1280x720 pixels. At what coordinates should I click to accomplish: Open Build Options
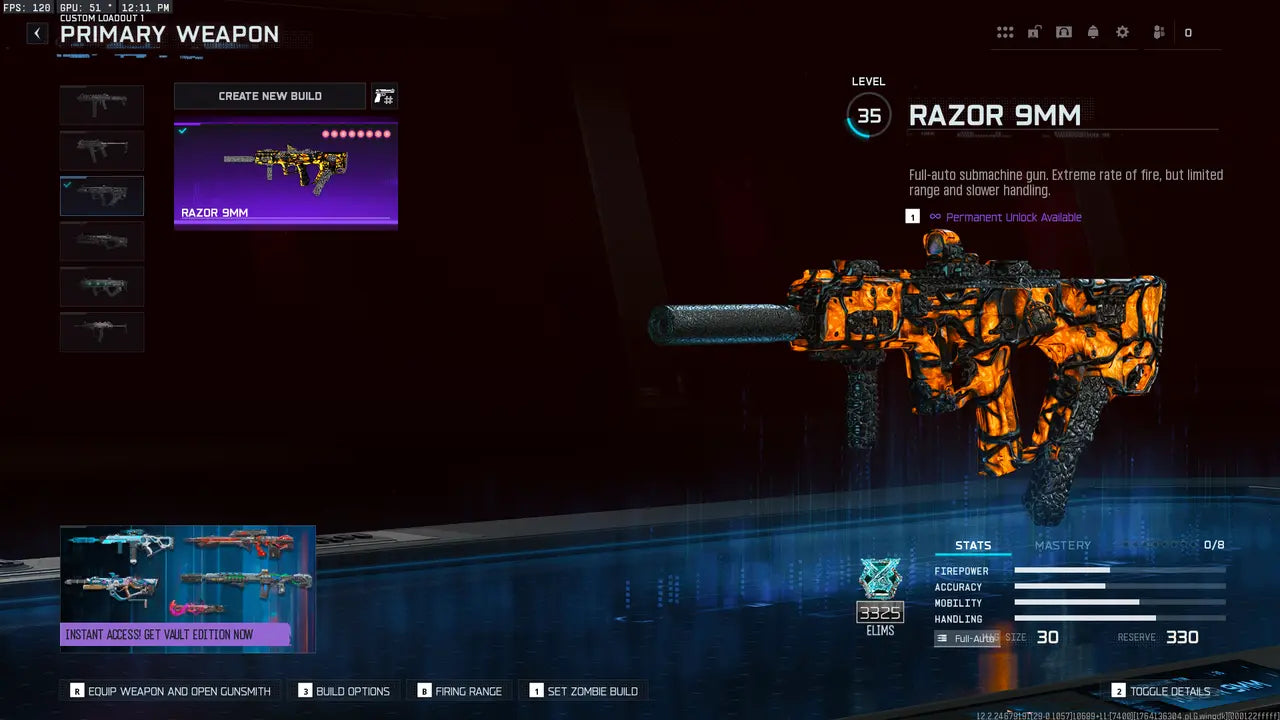tap(344, 690)
